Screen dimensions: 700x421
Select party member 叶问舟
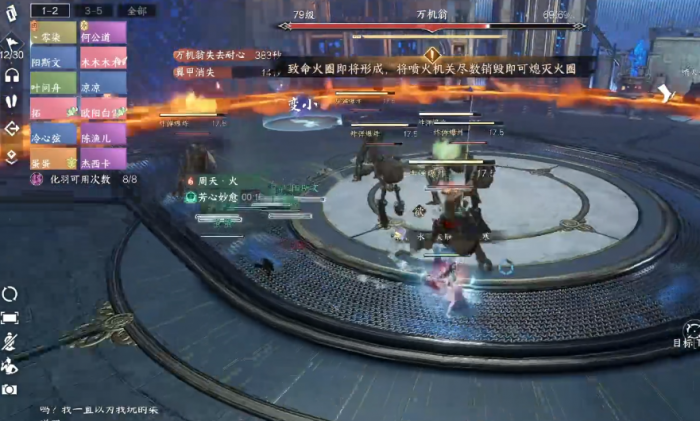click(x=53, y=86)
